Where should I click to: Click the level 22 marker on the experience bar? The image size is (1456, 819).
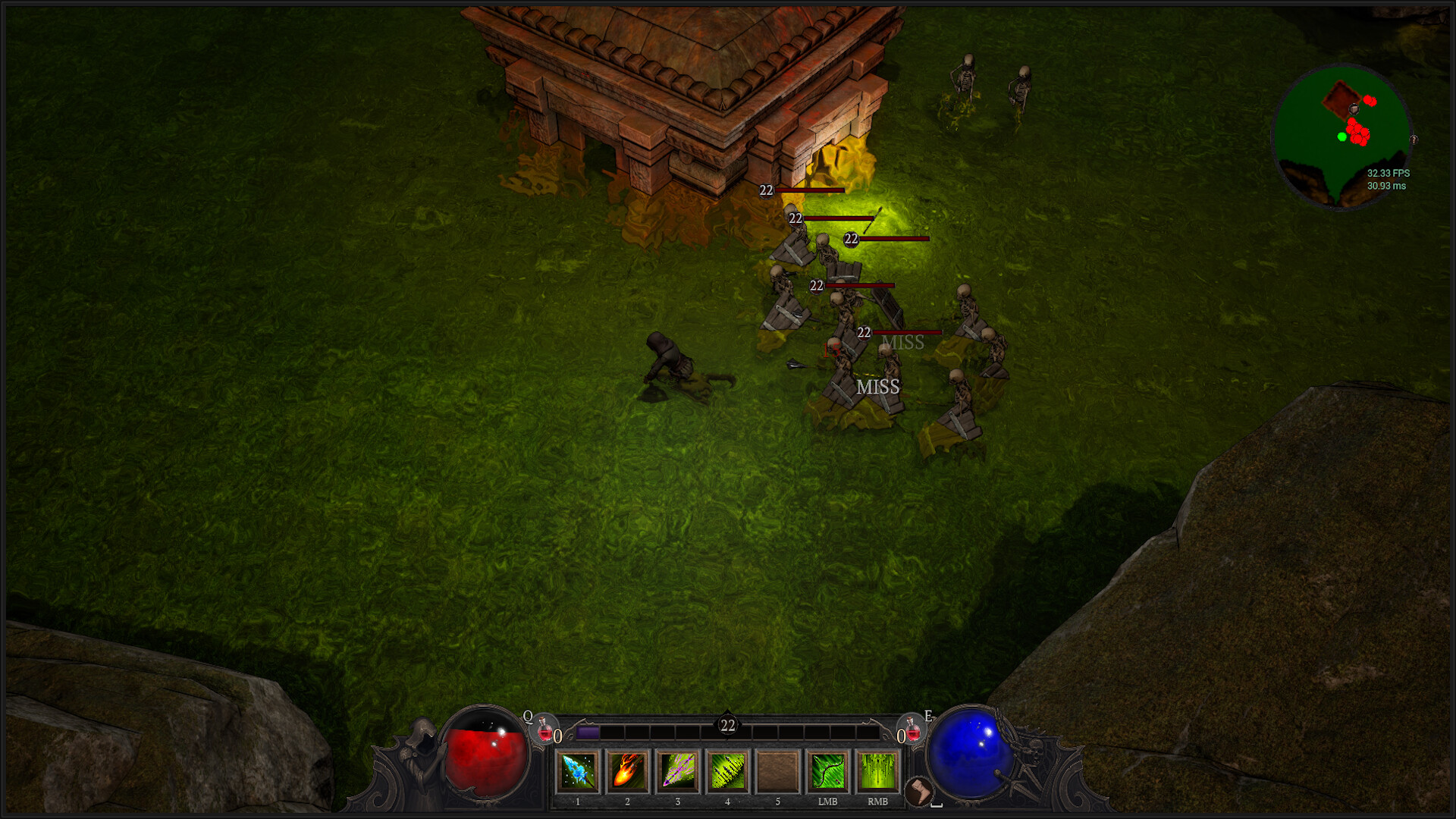pos(727,725)
